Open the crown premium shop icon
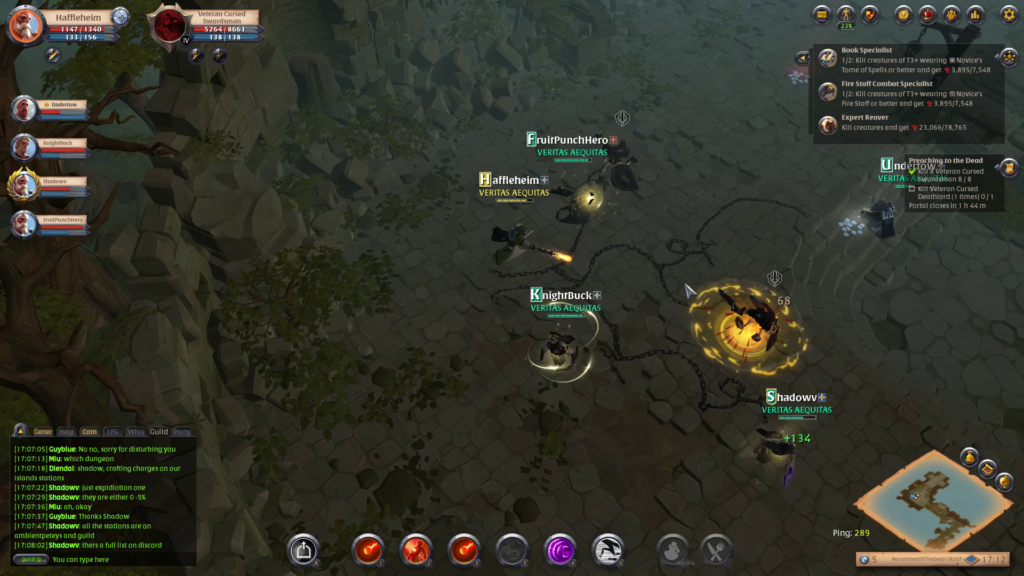 click(x=927, y=14)
